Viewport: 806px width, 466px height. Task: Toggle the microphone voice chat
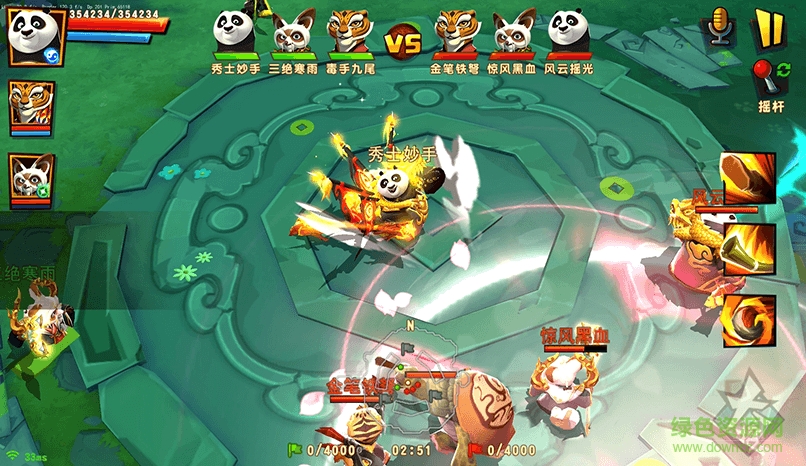tap(717, 28)
